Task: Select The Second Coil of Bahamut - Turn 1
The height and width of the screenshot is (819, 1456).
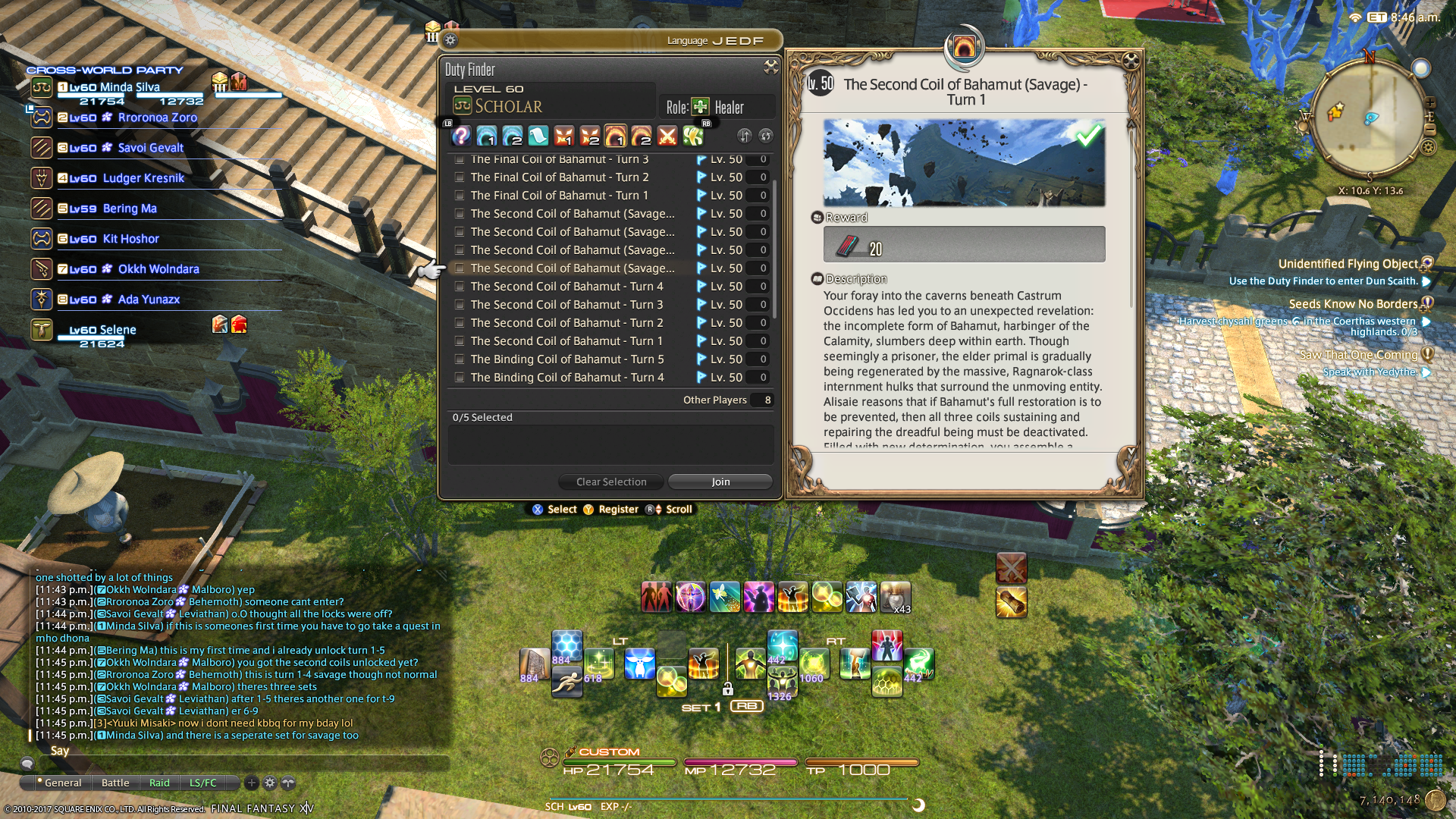Action: pos(460,341)
